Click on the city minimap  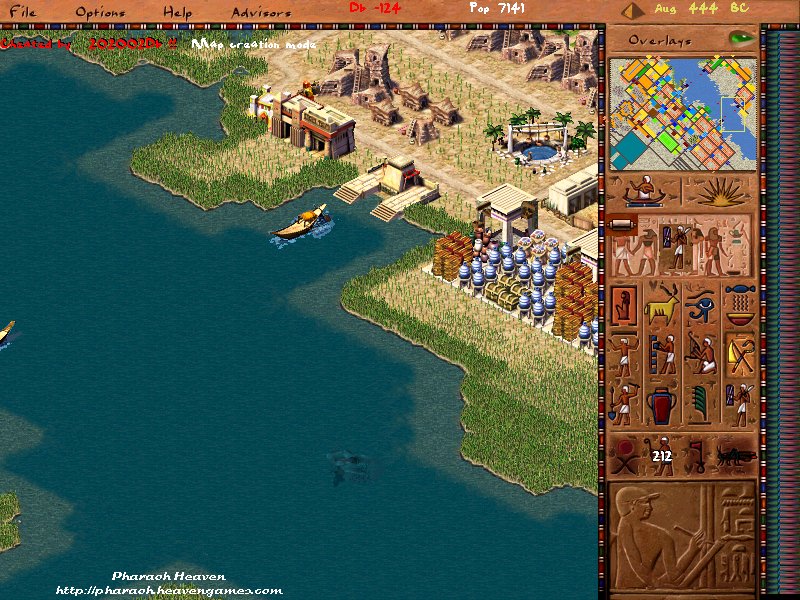pyautogui.click(x=681, y=112)
